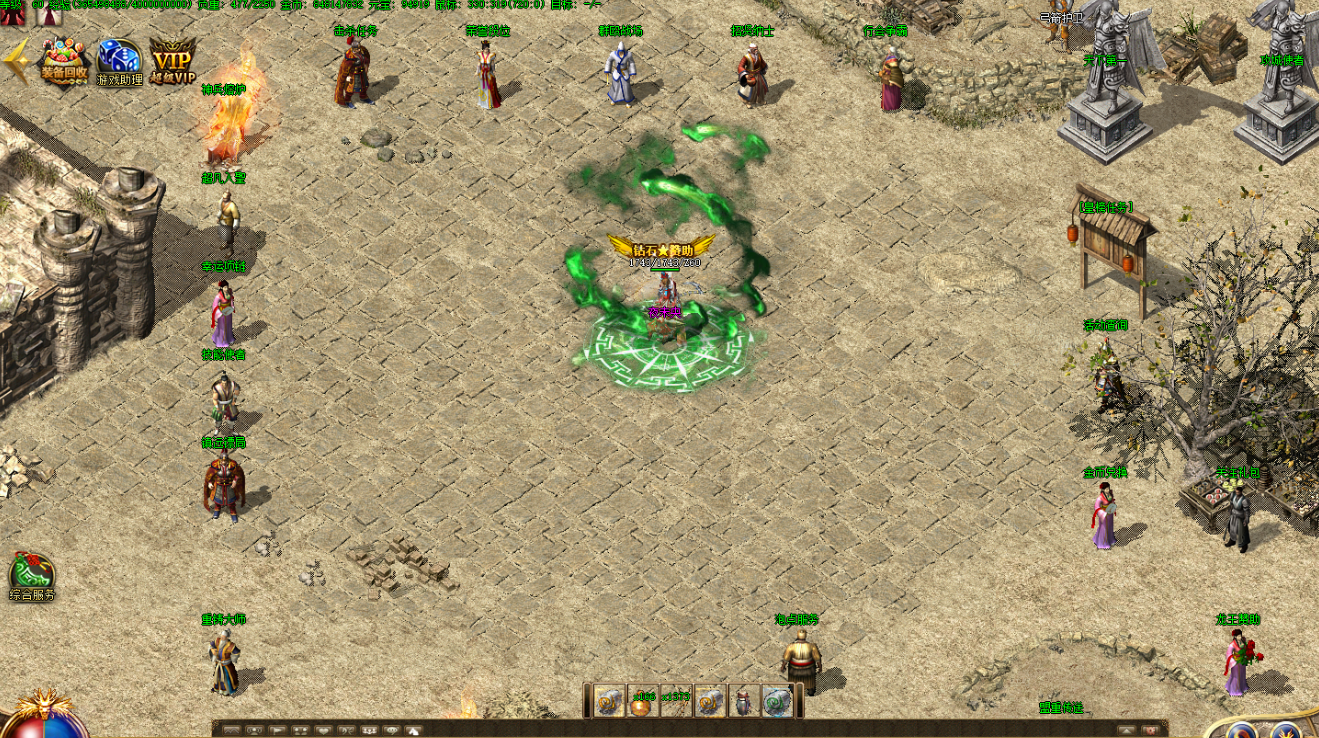Use the orange fire potion in the quickbar
1319x738 pixels.
point(642,702)
